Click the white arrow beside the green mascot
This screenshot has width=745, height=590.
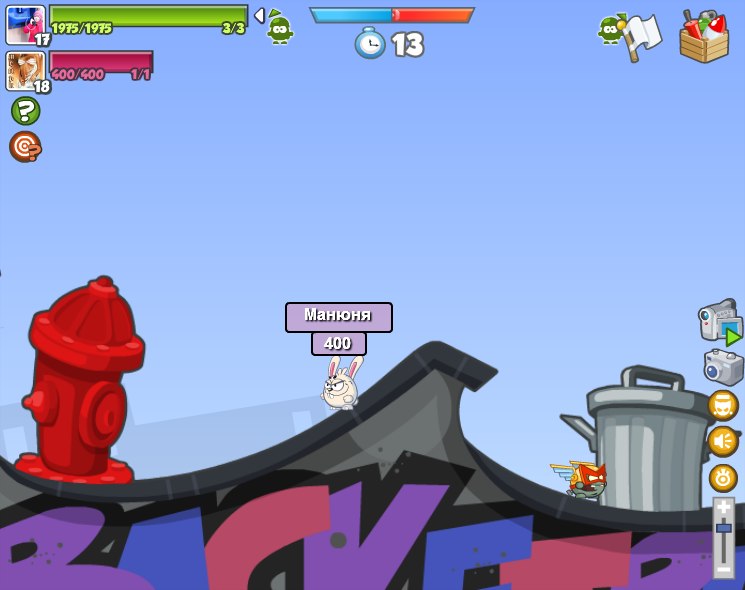coord(259,15)
